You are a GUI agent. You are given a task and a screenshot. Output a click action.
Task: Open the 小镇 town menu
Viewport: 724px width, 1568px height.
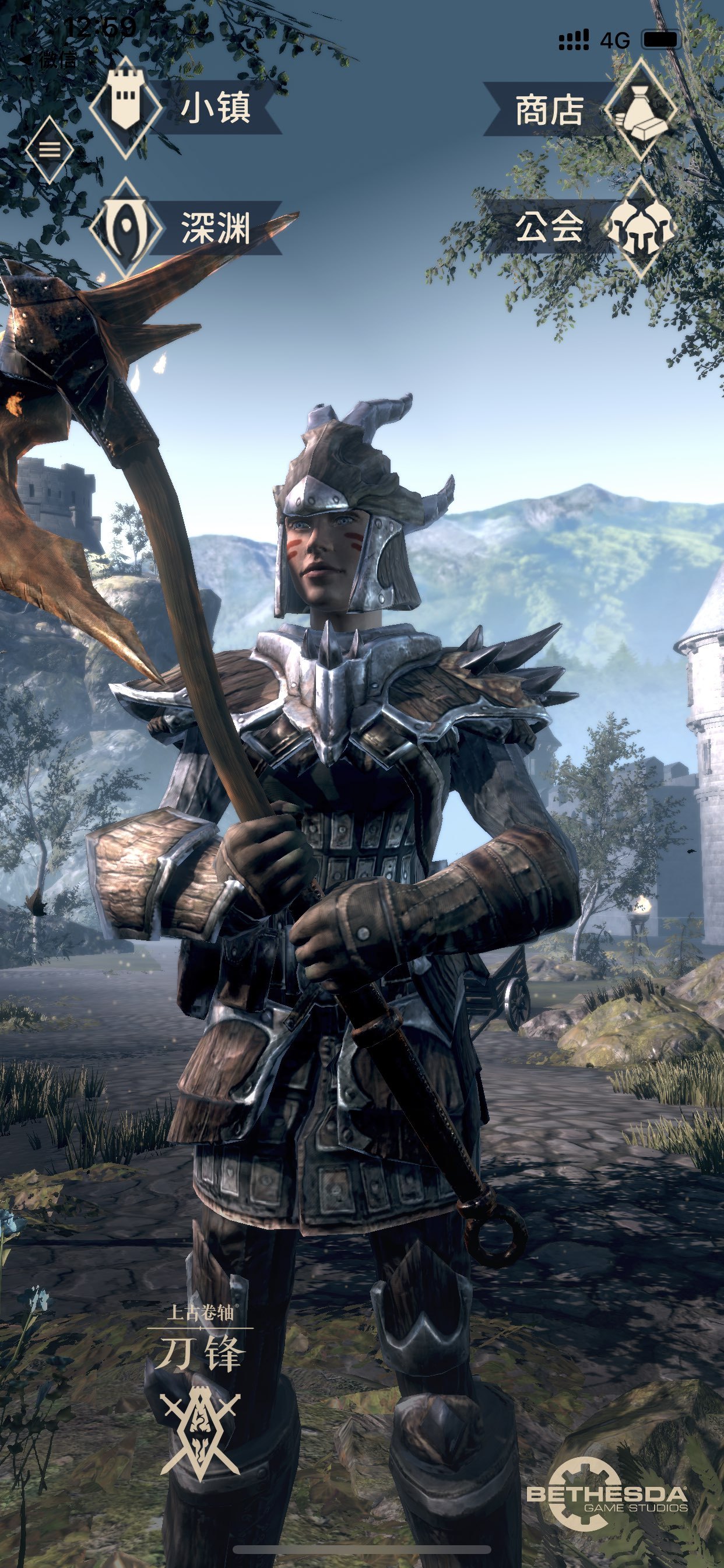182,108
